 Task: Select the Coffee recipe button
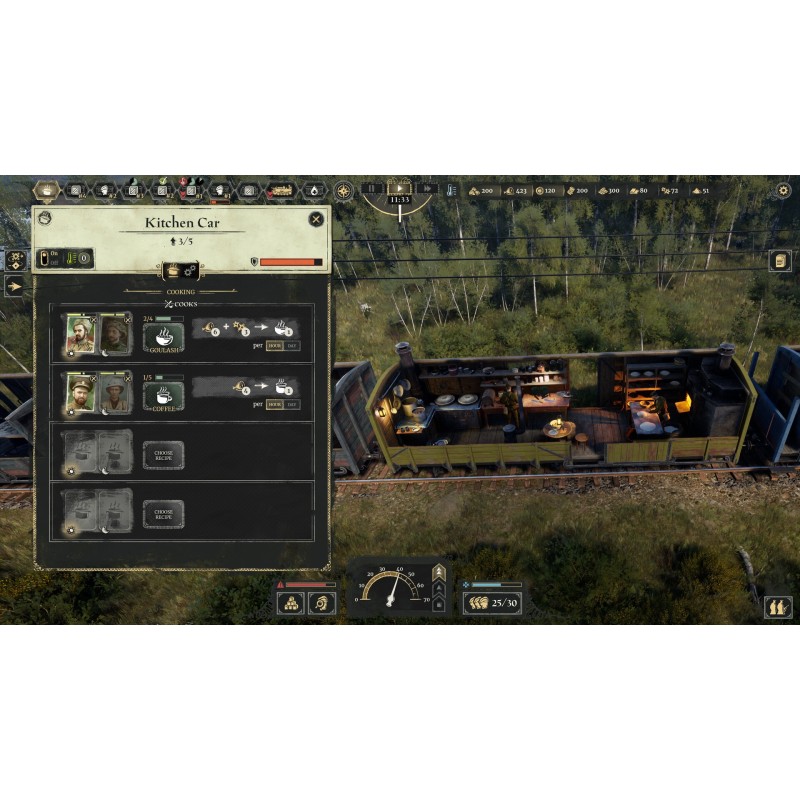pyautogui.click(x=162, y=395)
